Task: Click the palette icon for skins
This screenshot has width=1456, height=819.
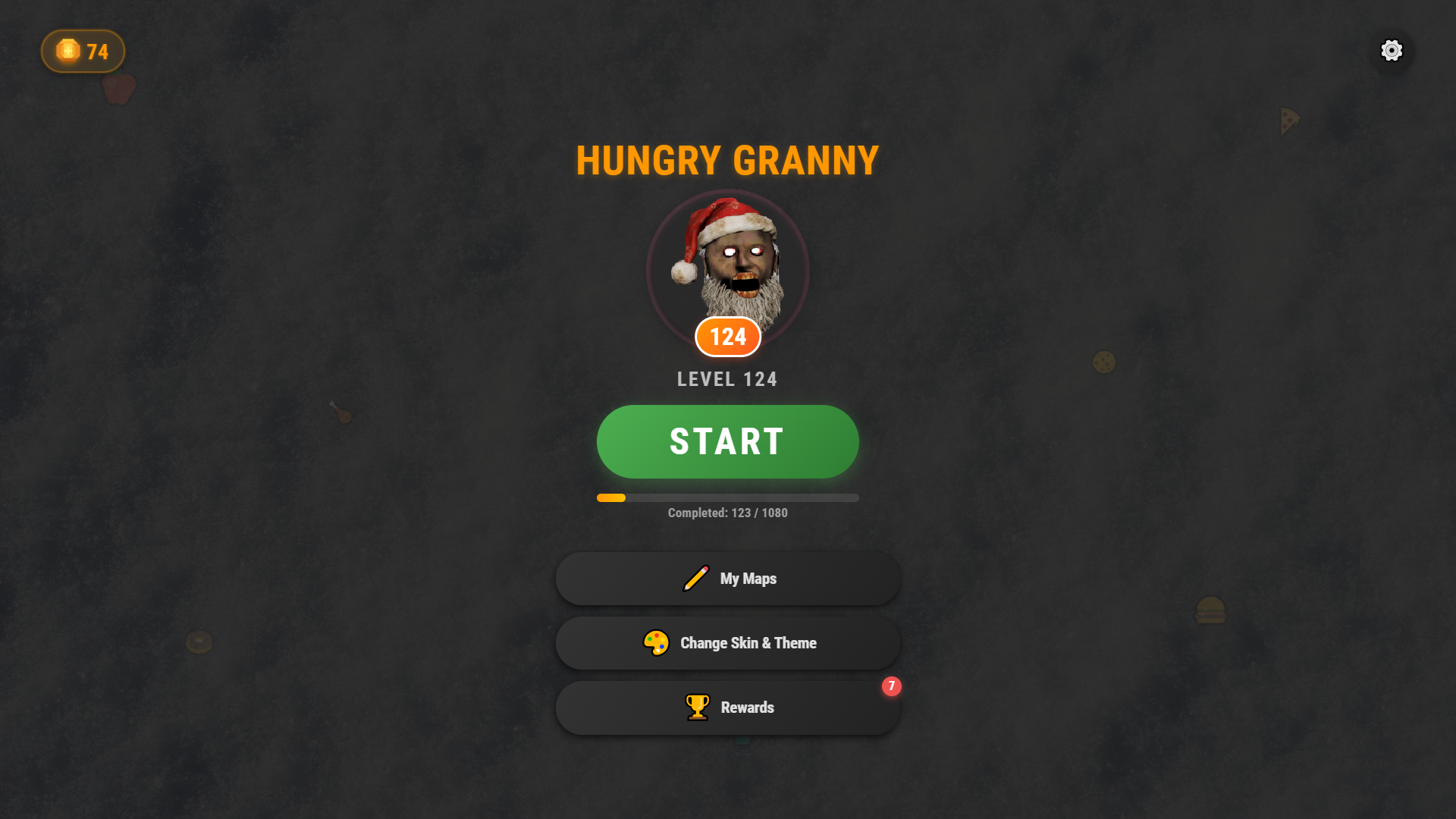Action: pos(655,642)
